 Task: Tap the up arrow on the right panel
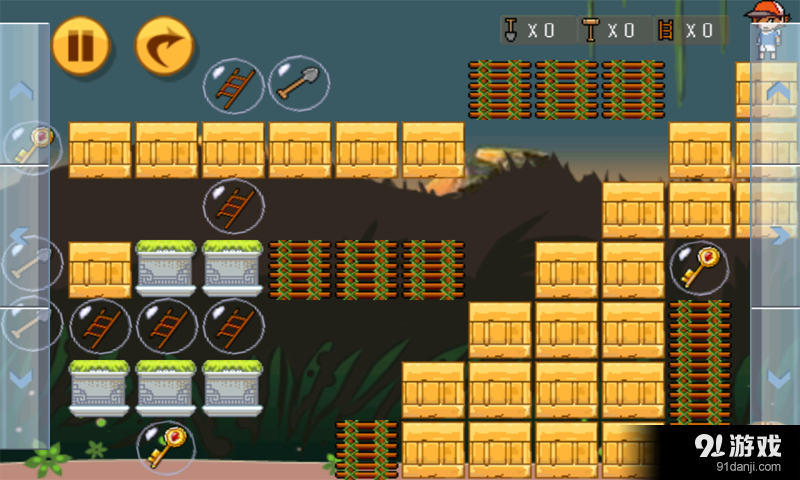[777, 92]
